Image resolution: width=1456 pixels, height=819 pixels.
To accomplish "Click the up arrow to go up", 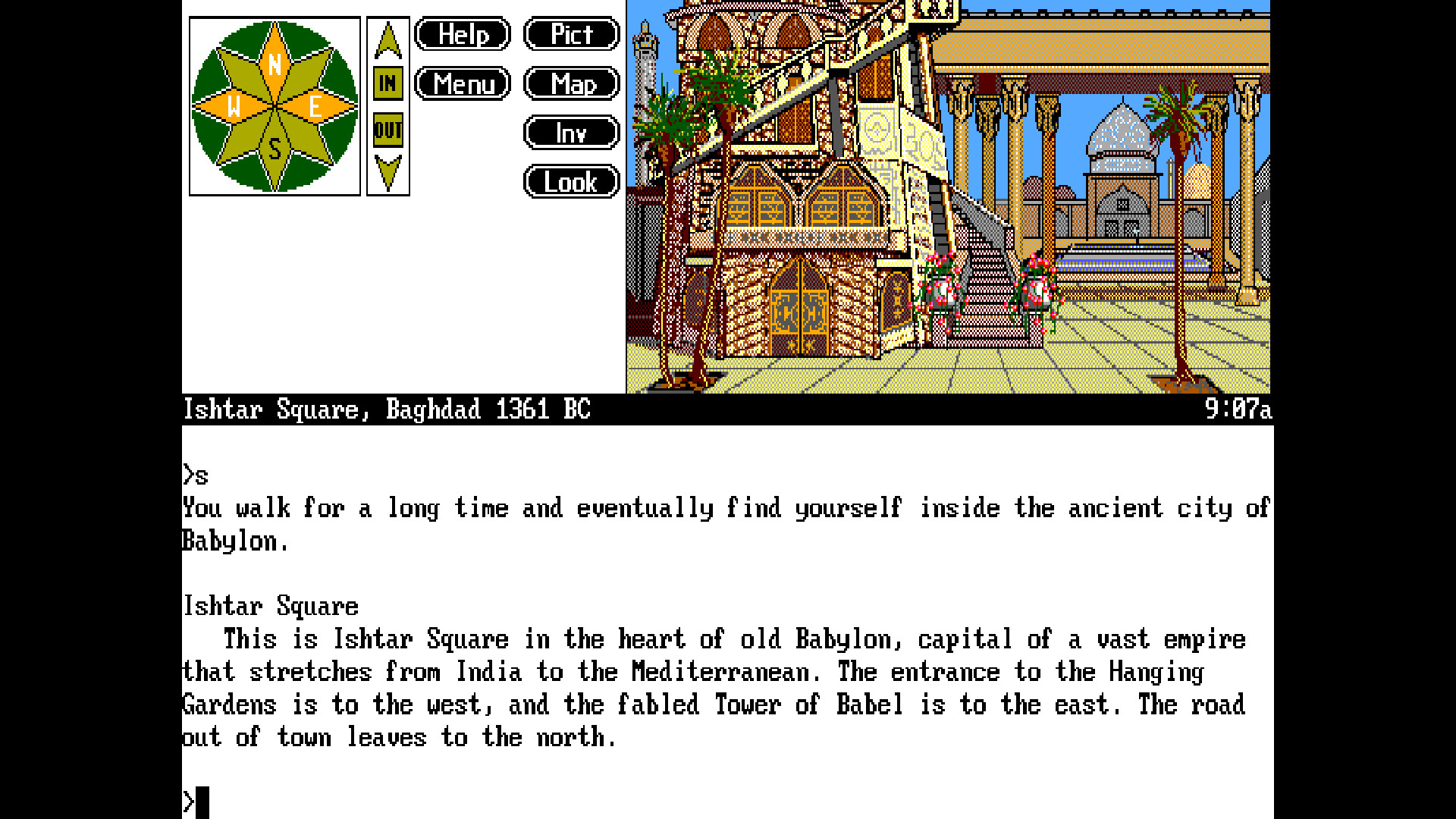I will click(x=388, y=42).
